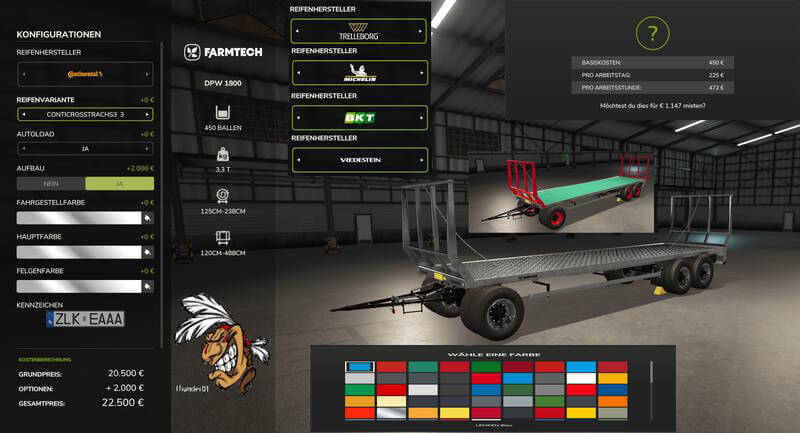Open the Hauptfarbe color picker
Viewport: 800px width, 433px height.
pyautogui.click(x=146, y=251)
